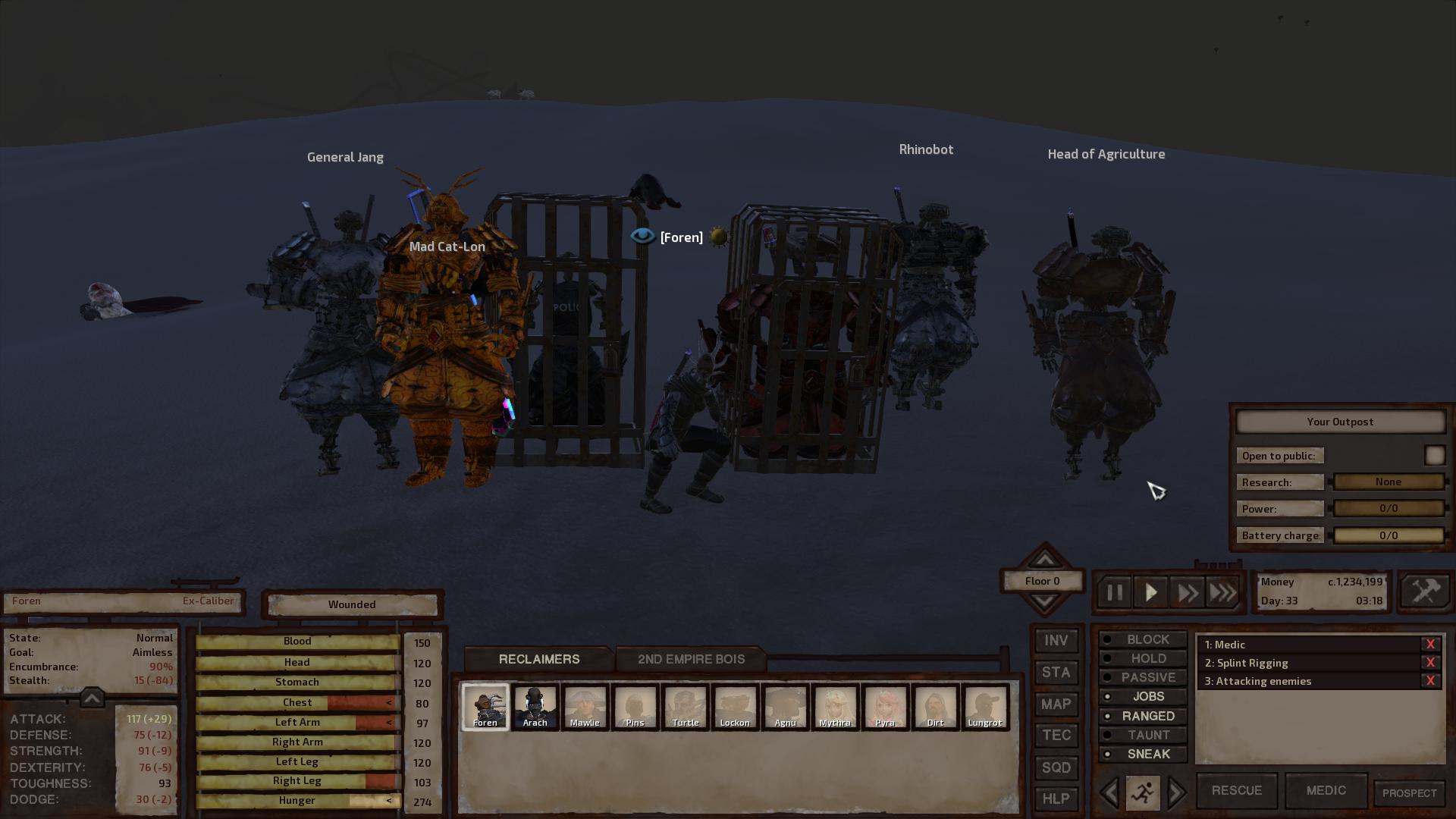Open the inventory with the INV icon

(x=1056, y=640)
